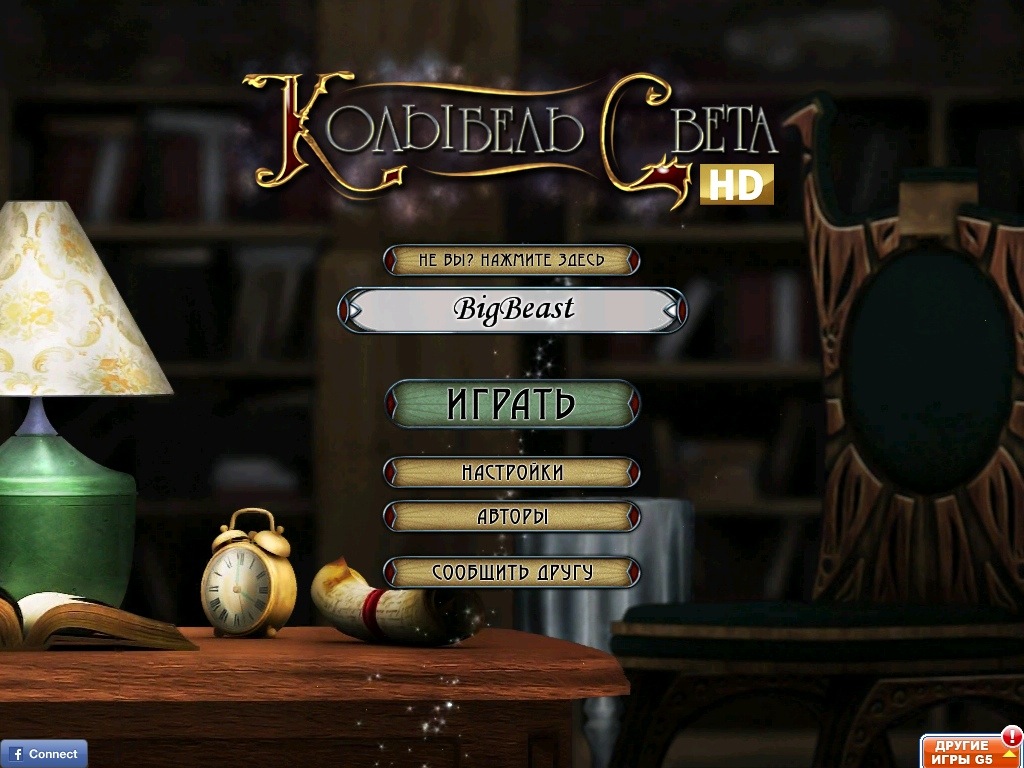This screenshot has height=768, width=1024.
Task: Start the game with the ИГРАТЬ button
Action: point(512,404)
